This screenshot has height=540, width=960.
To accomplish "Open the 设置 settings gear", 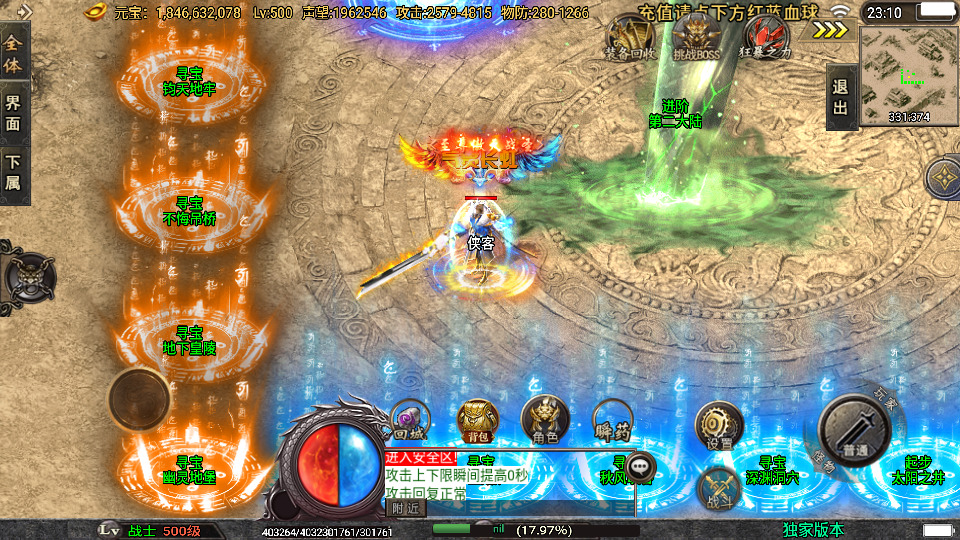I will tap(718, 425).
